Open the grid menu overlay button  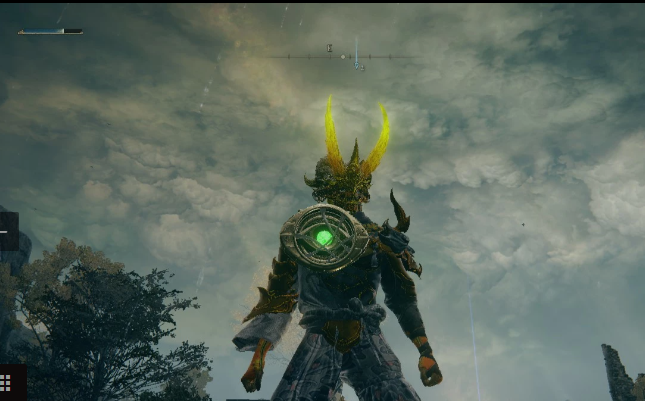click(6, 382)
